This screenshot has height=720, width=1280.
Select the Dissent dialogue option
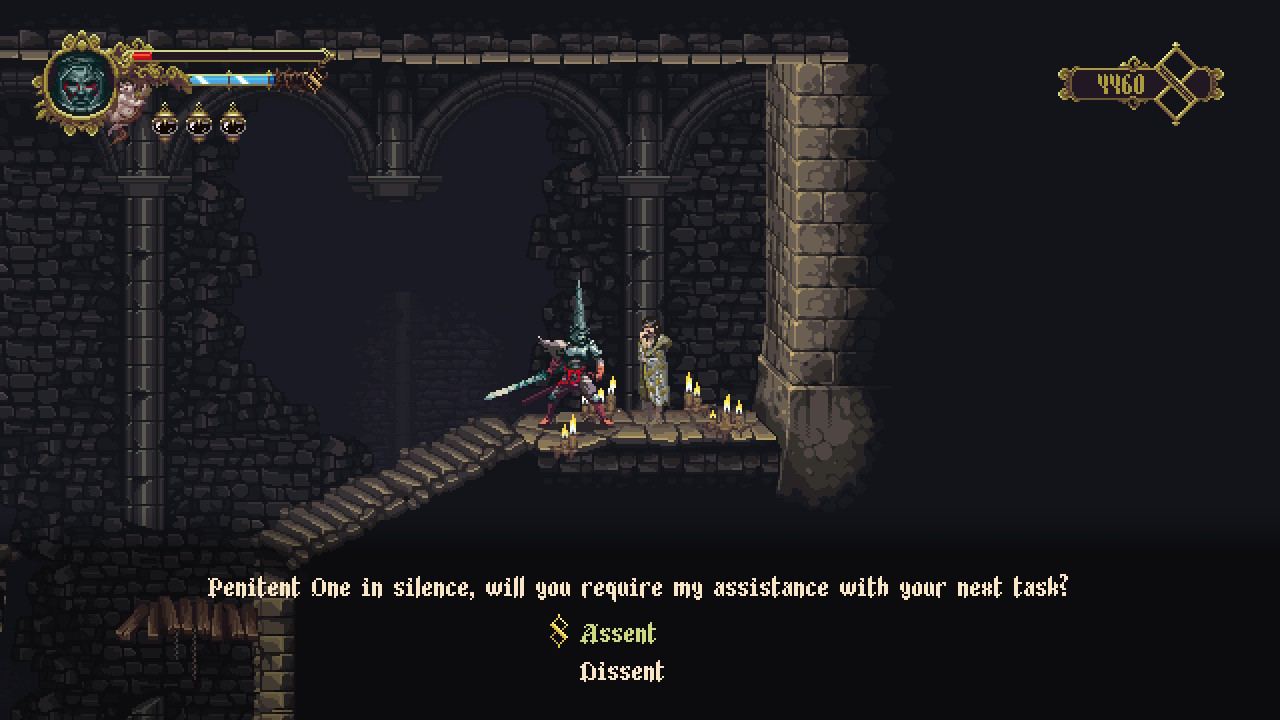(622, 672)
